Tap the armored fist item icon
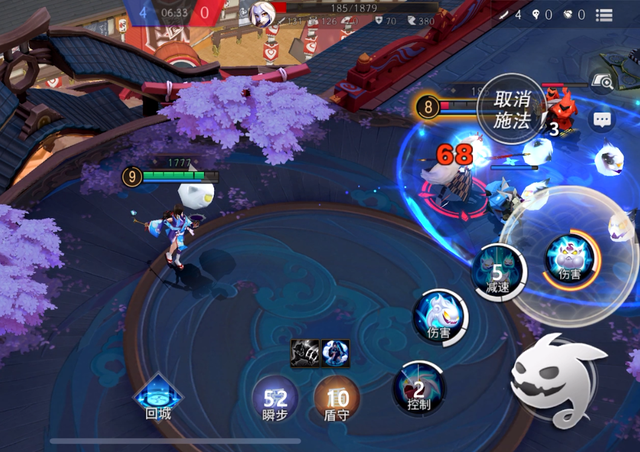Image resolution: width=640 pixels, height=452 pixels. pos(305,351)
